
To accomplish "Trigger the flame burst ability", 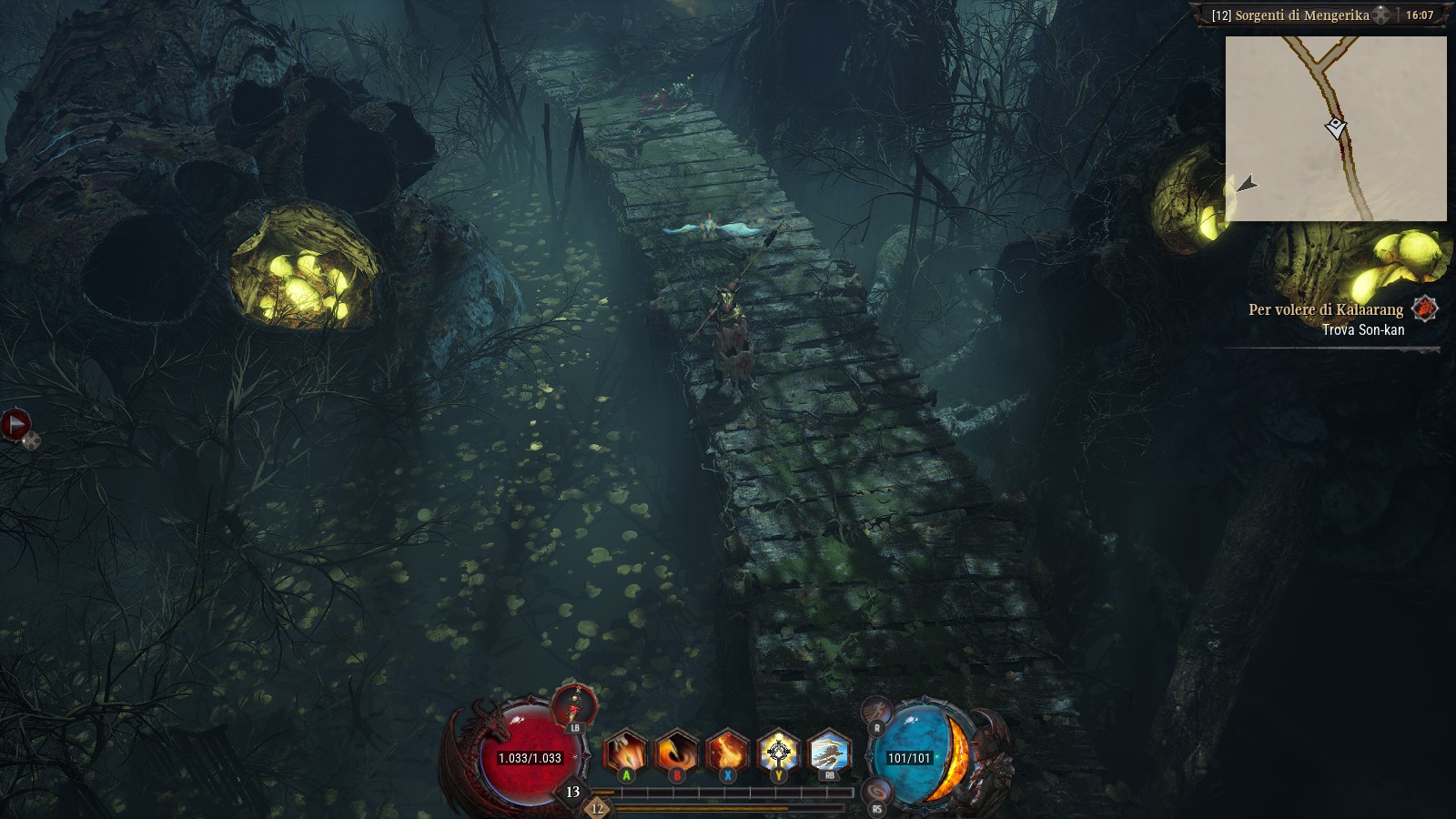I will point(727,753).
